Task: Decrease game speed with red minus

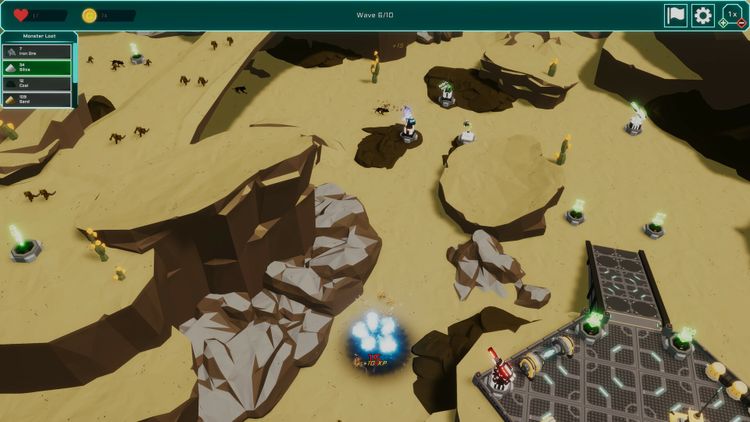Action: pos(741,23)
